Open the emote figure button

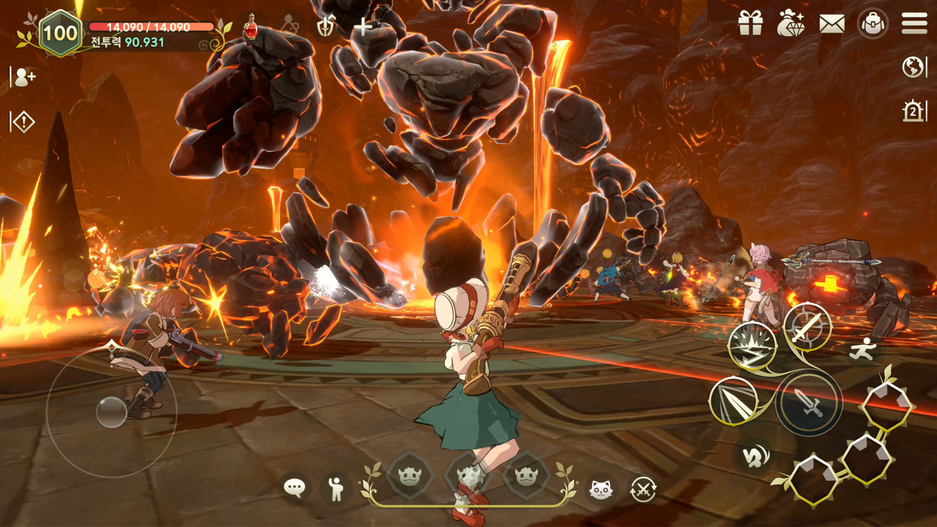click(x=336, y=488)
